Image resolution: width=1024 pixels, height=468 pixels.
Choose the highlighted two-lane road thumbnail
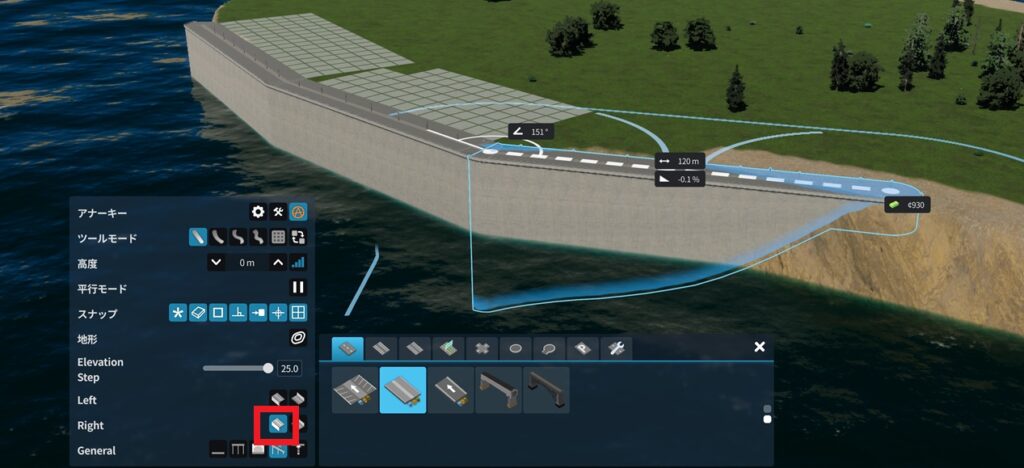pyautogui.click(x=403, y=390)
